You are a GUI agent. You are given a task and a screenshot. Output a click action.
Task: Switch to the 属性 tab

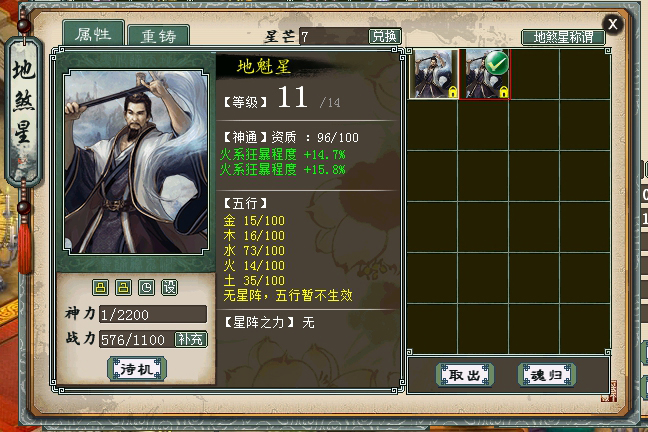point(93,34)
